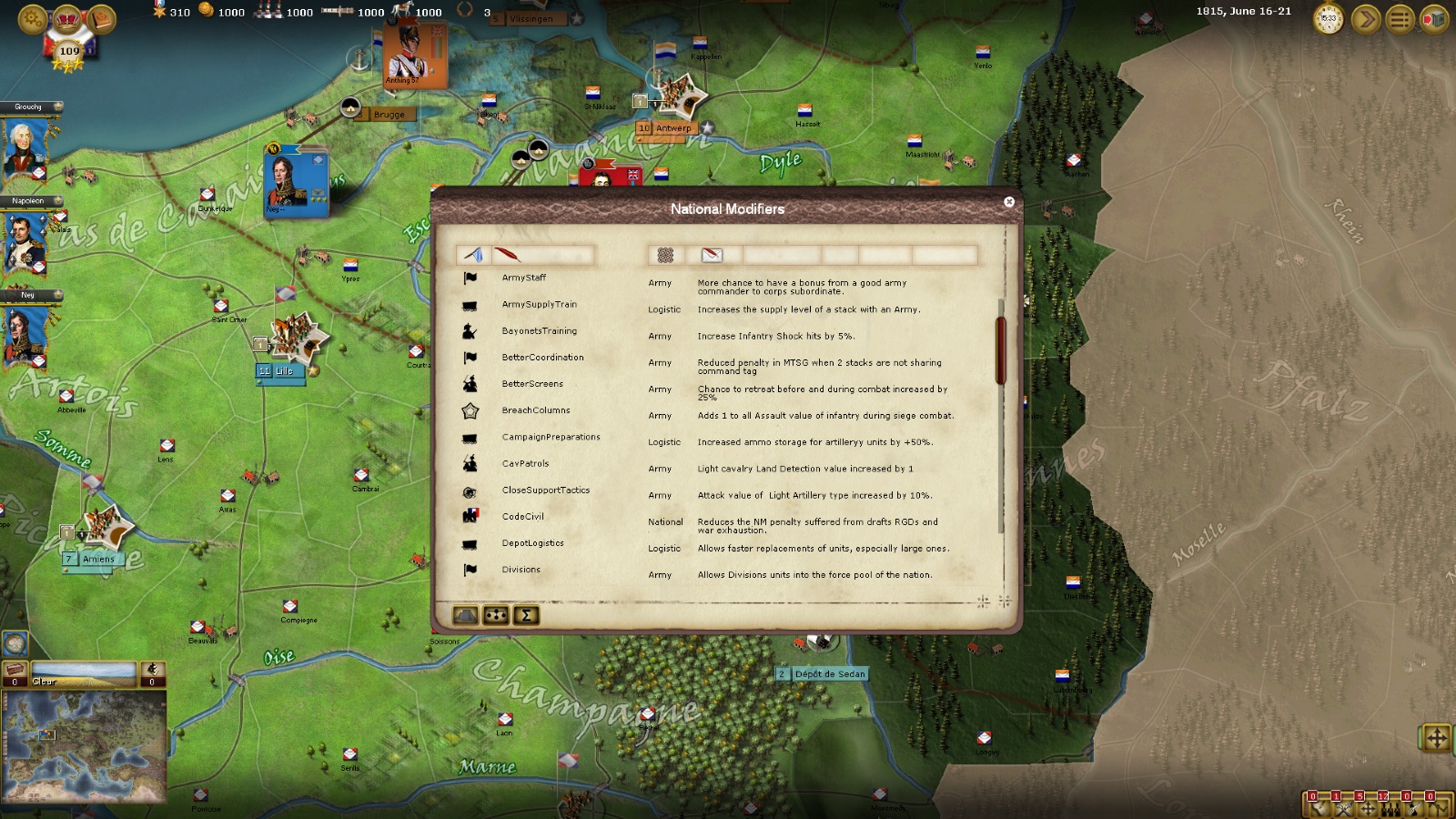
Task: Open the globe map-filter icon
Action: [x=15, y=643]
